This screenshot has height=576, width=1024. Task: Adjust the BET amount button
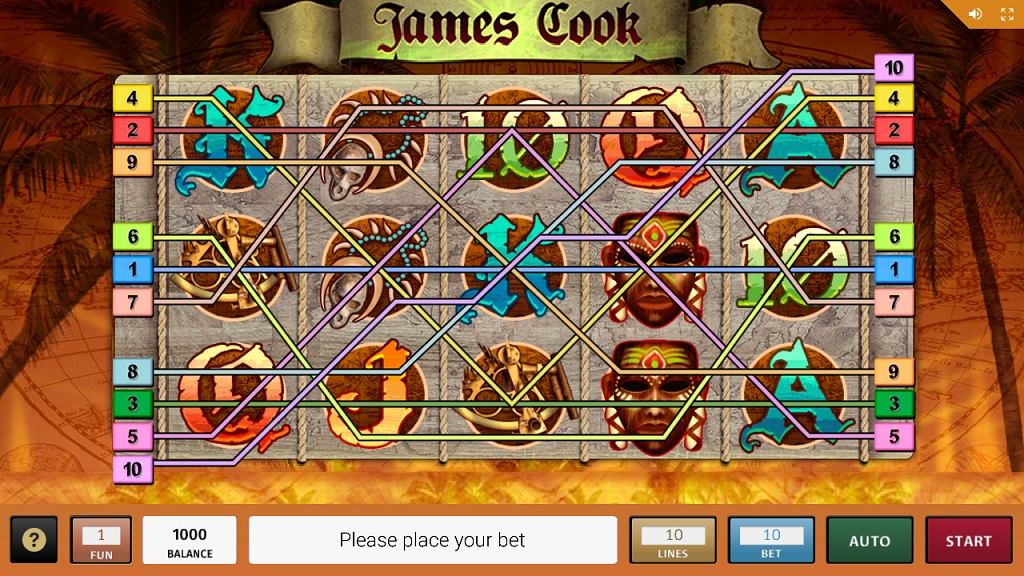click(x=771, y=541)
